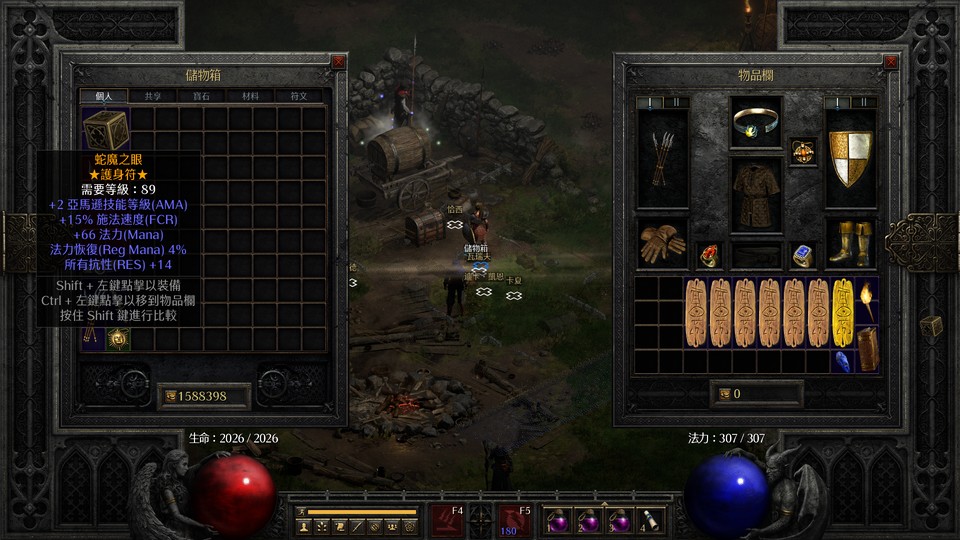Viewport: 960px width, 540px height.
Task: Open the 寶石 stash tab
Action: [201, 96]
